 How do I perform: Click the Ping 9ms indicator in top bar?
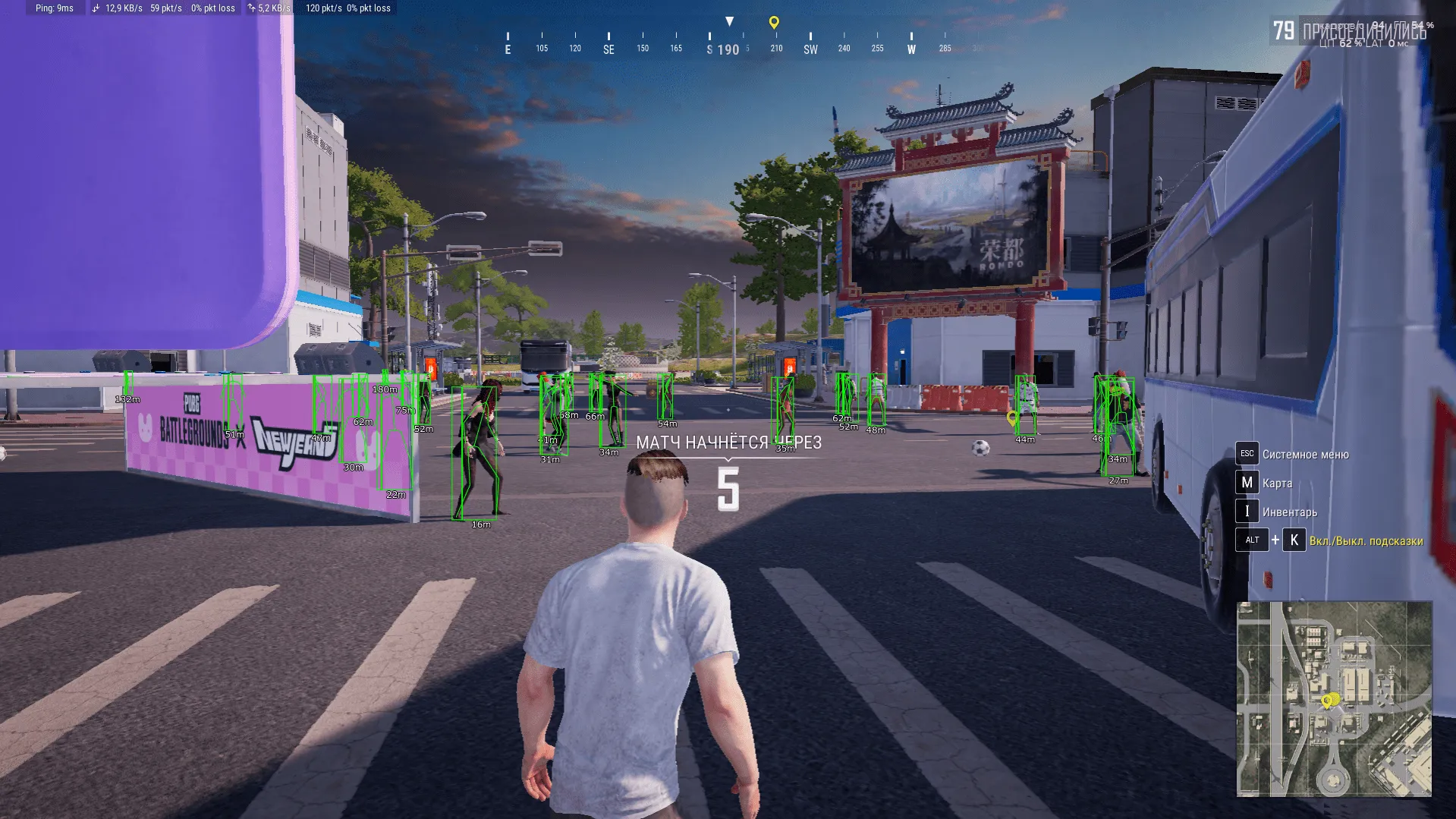[x=53, y=8]
